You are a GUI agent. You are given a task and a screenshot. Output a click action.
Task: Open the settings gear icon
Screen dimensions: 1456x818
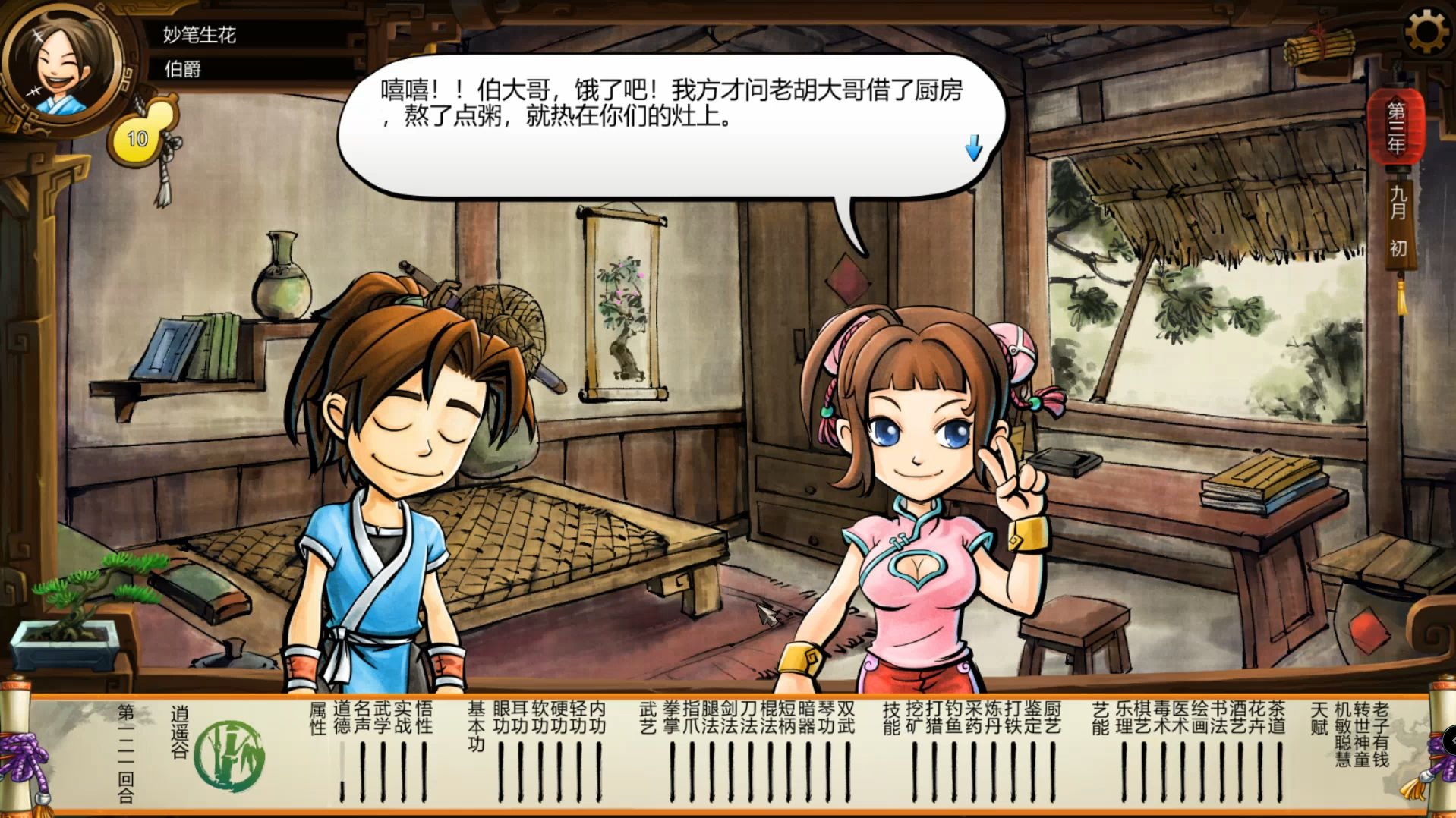point(1429,30)
